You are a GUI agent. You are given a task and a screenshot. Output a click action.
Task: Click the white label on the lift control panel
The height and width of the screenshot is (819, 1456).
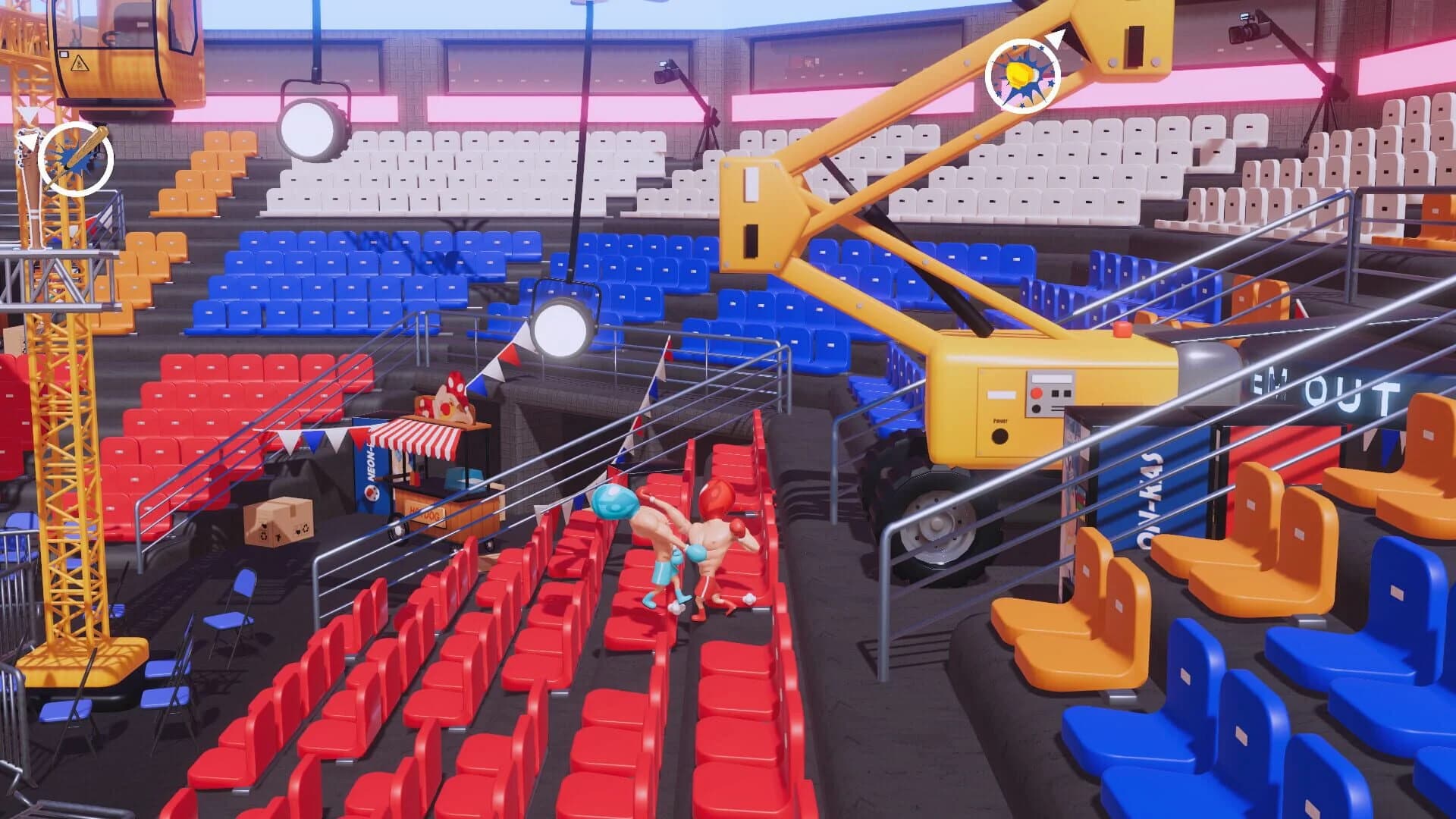pos(1051,378)
